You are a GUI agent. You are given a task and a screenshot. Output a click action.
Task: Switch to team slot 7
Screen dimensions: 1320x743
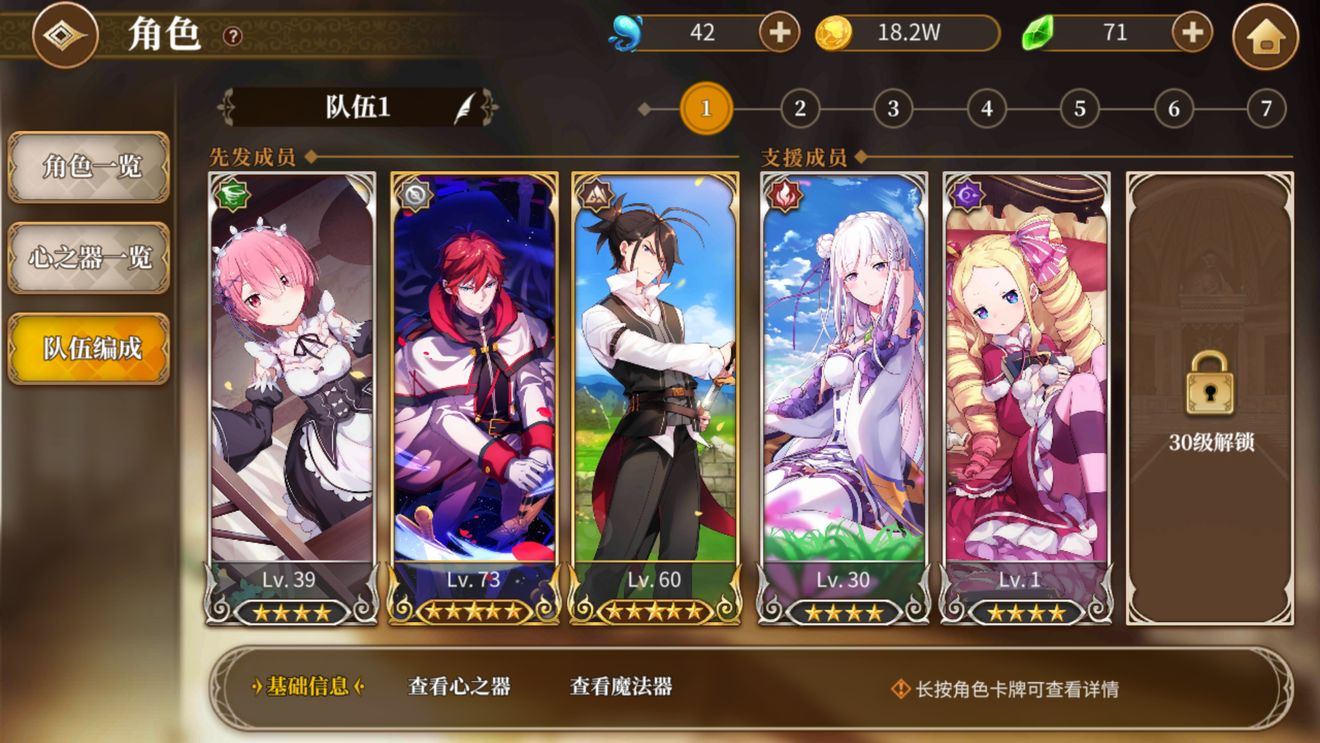pyautogui.click(x=1266, y=109)
